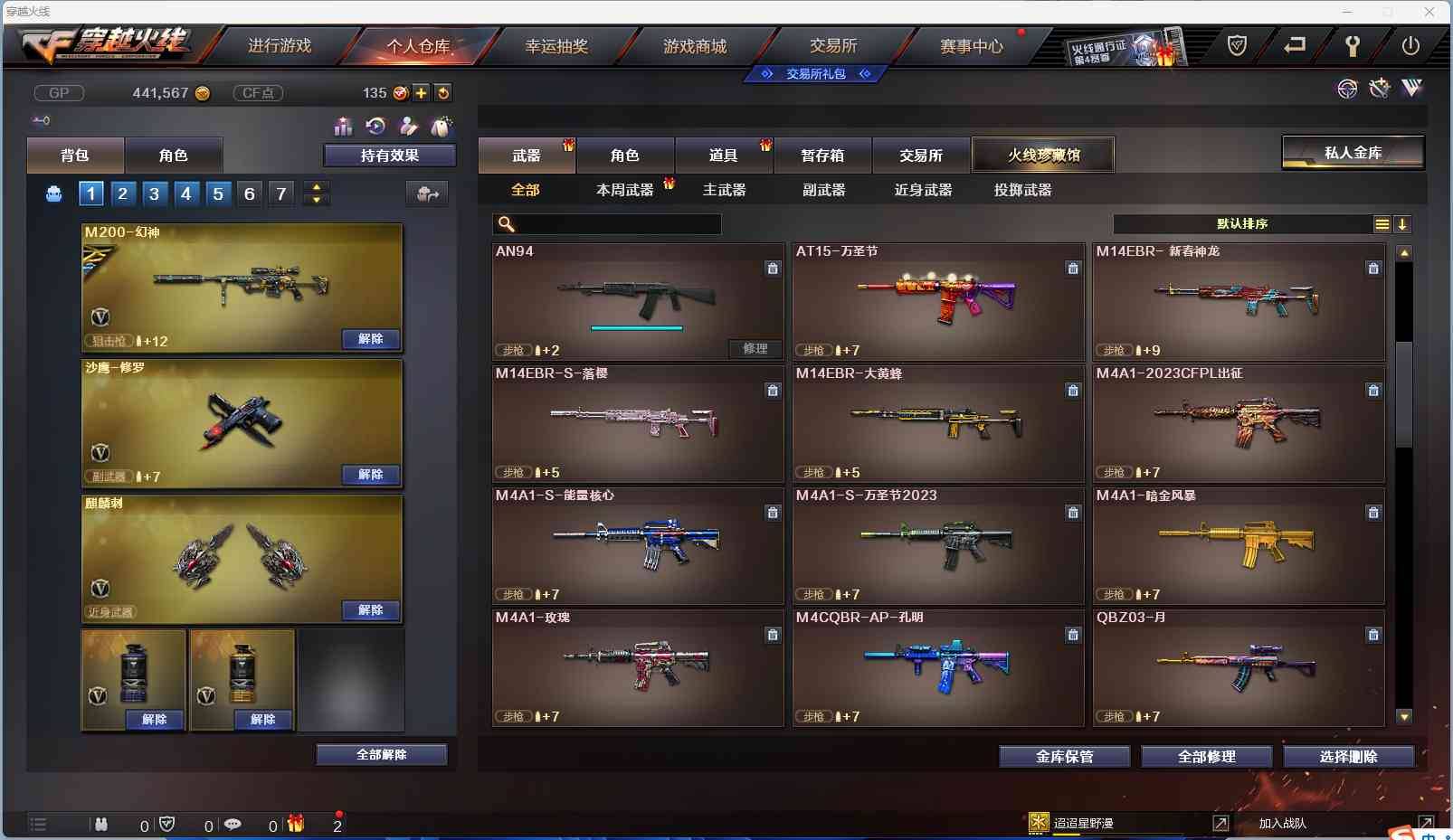Open the crosshair aim assist icon
The height and width of the screenshot is (840, 1453).
click(x=1347, y=88)
